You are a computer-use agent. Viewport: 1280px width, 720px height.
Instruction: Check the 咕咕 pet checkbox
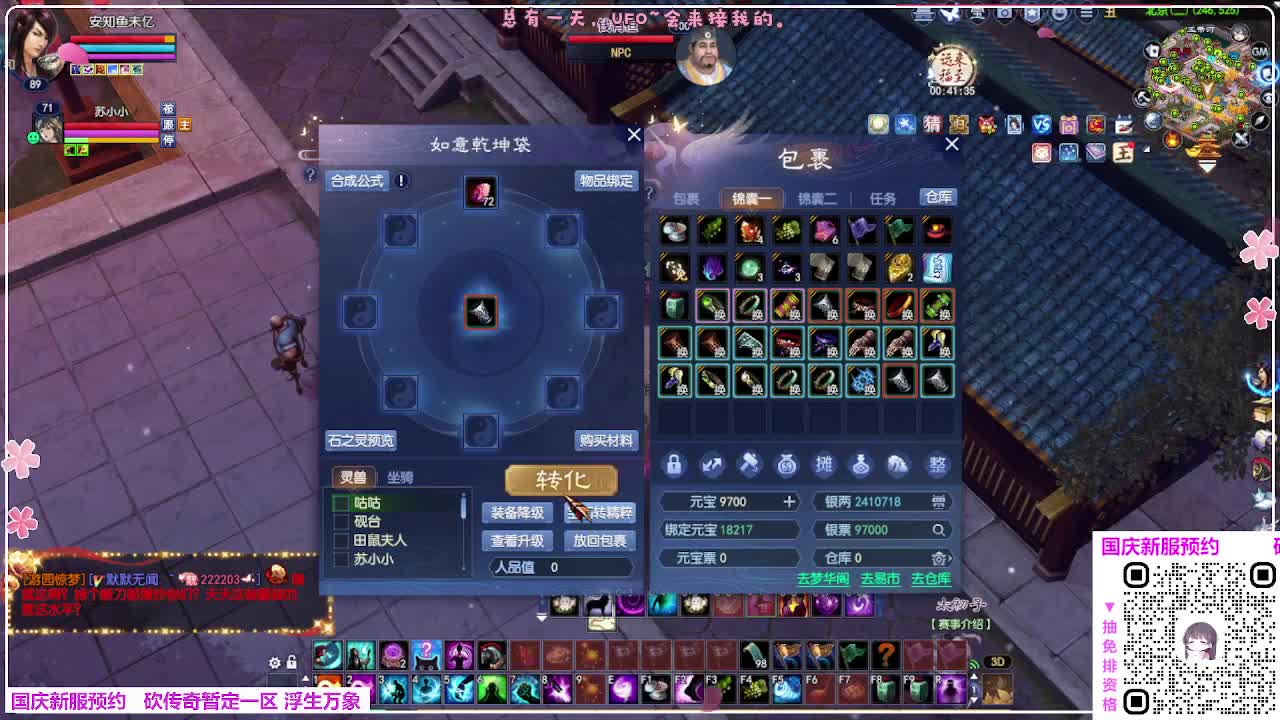pos(341,503)
